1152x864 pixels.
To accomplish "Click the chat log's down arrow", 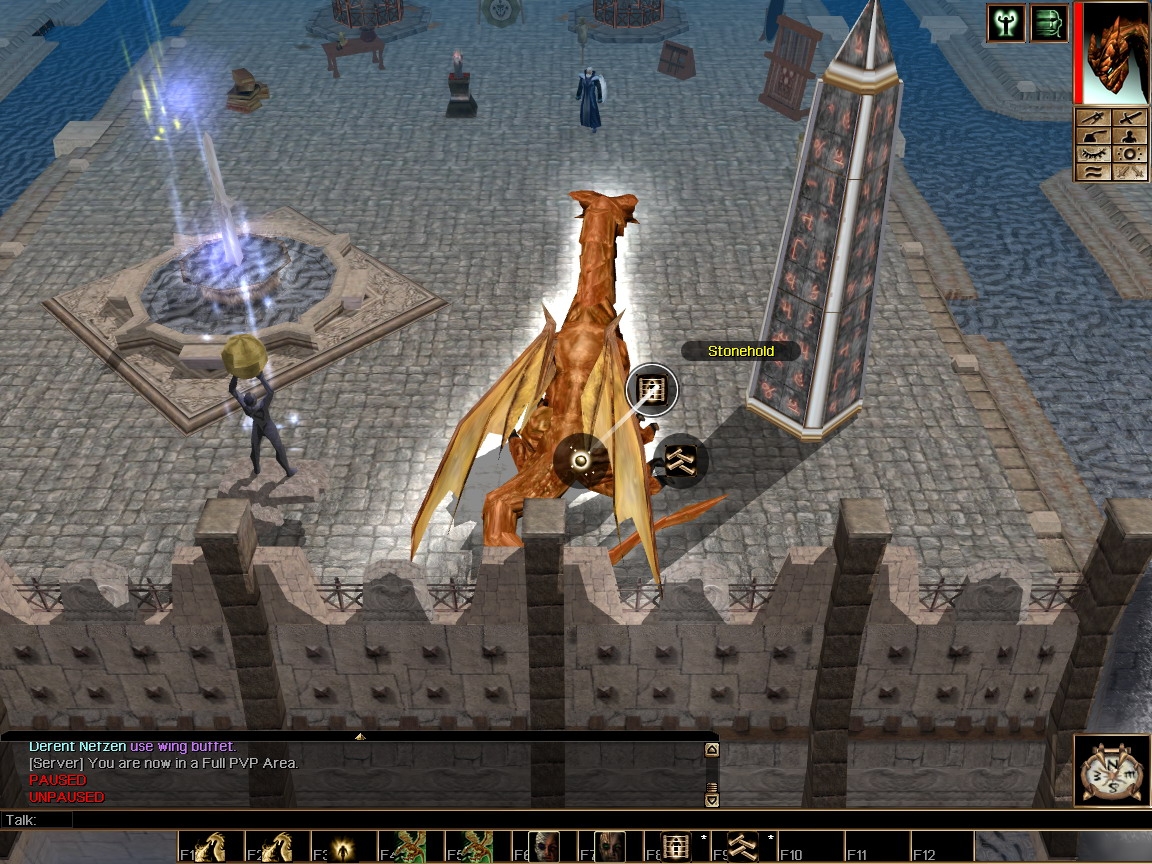I will tap(712, 799).
